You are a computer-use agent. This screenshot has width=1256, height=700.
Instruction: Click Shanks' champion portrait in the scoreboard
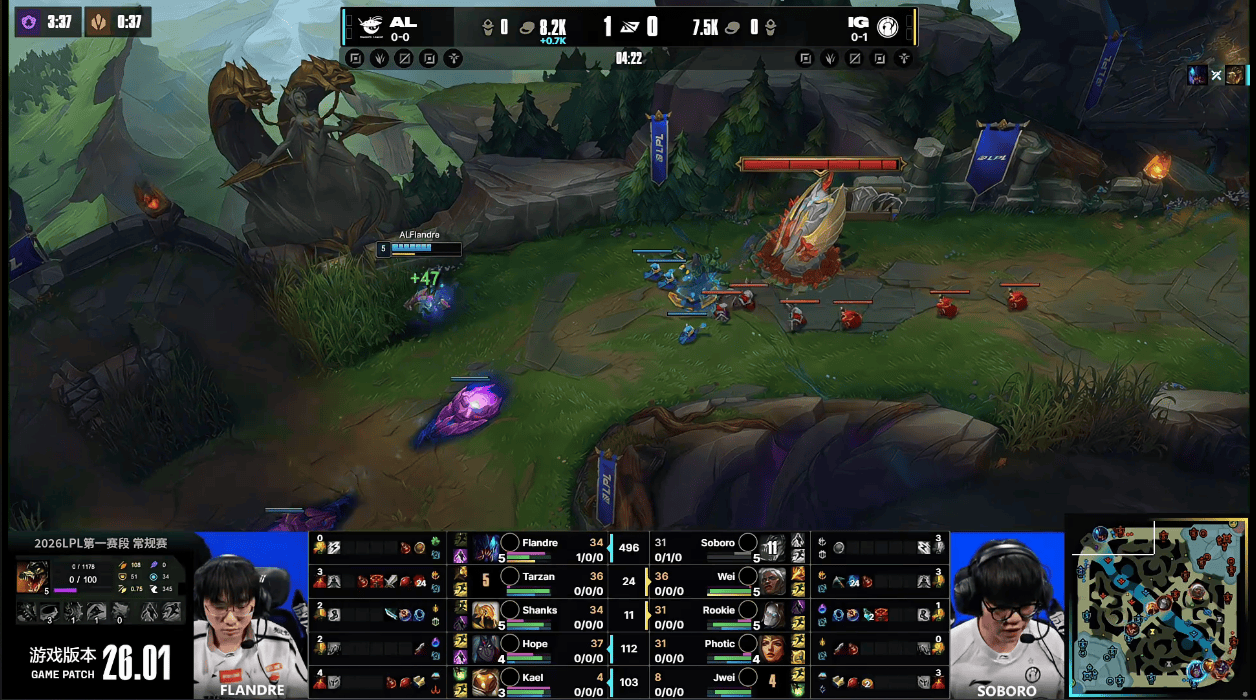(x=485, y=615)
